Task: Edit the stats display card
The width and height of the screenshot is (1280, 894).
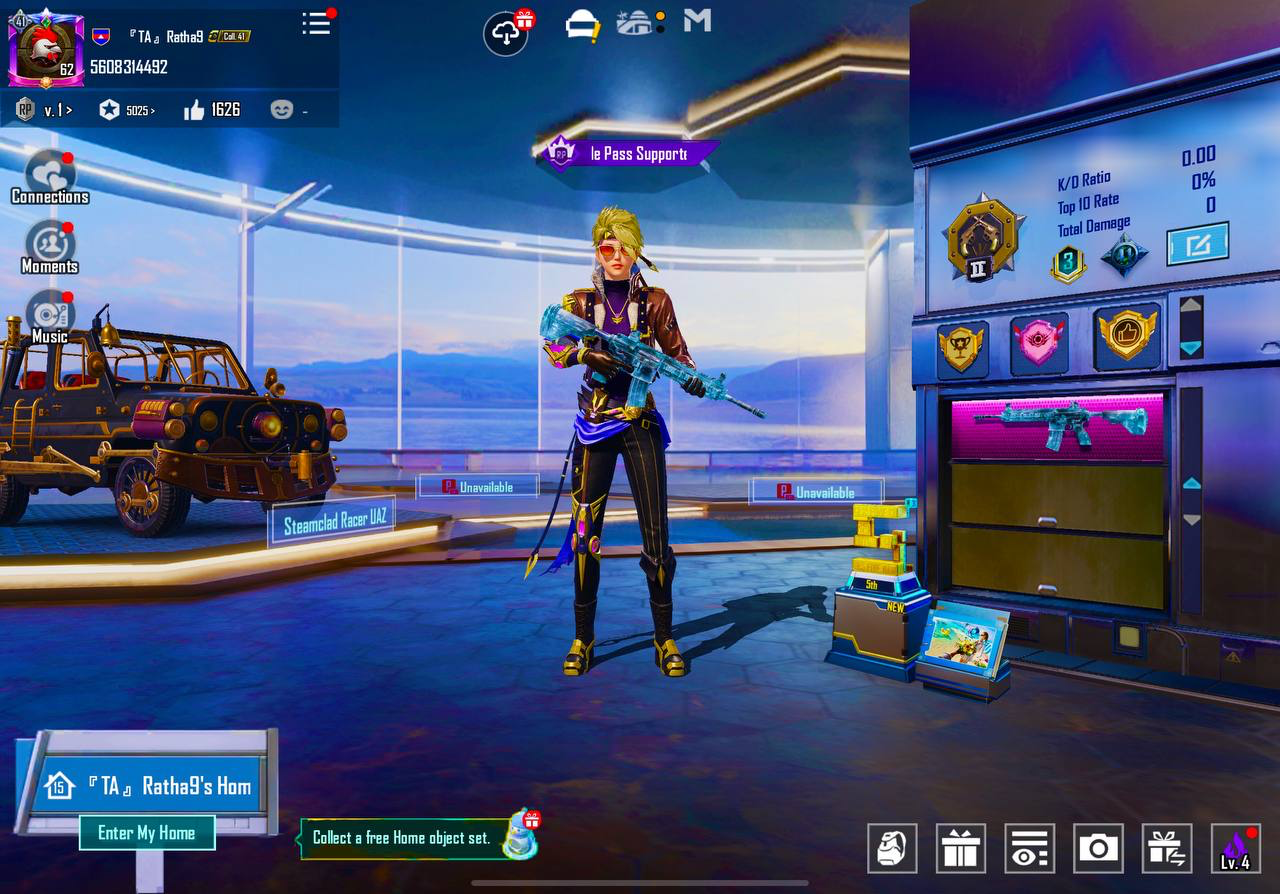Action: pyautogui.click(x=1197, y=244)
